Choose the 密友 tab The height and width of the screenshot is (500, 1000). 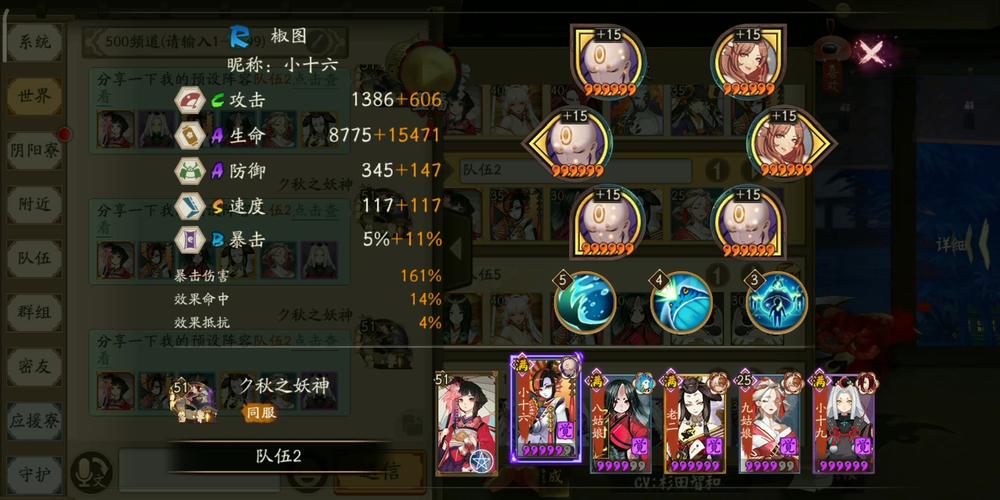[x=35, y=366]
